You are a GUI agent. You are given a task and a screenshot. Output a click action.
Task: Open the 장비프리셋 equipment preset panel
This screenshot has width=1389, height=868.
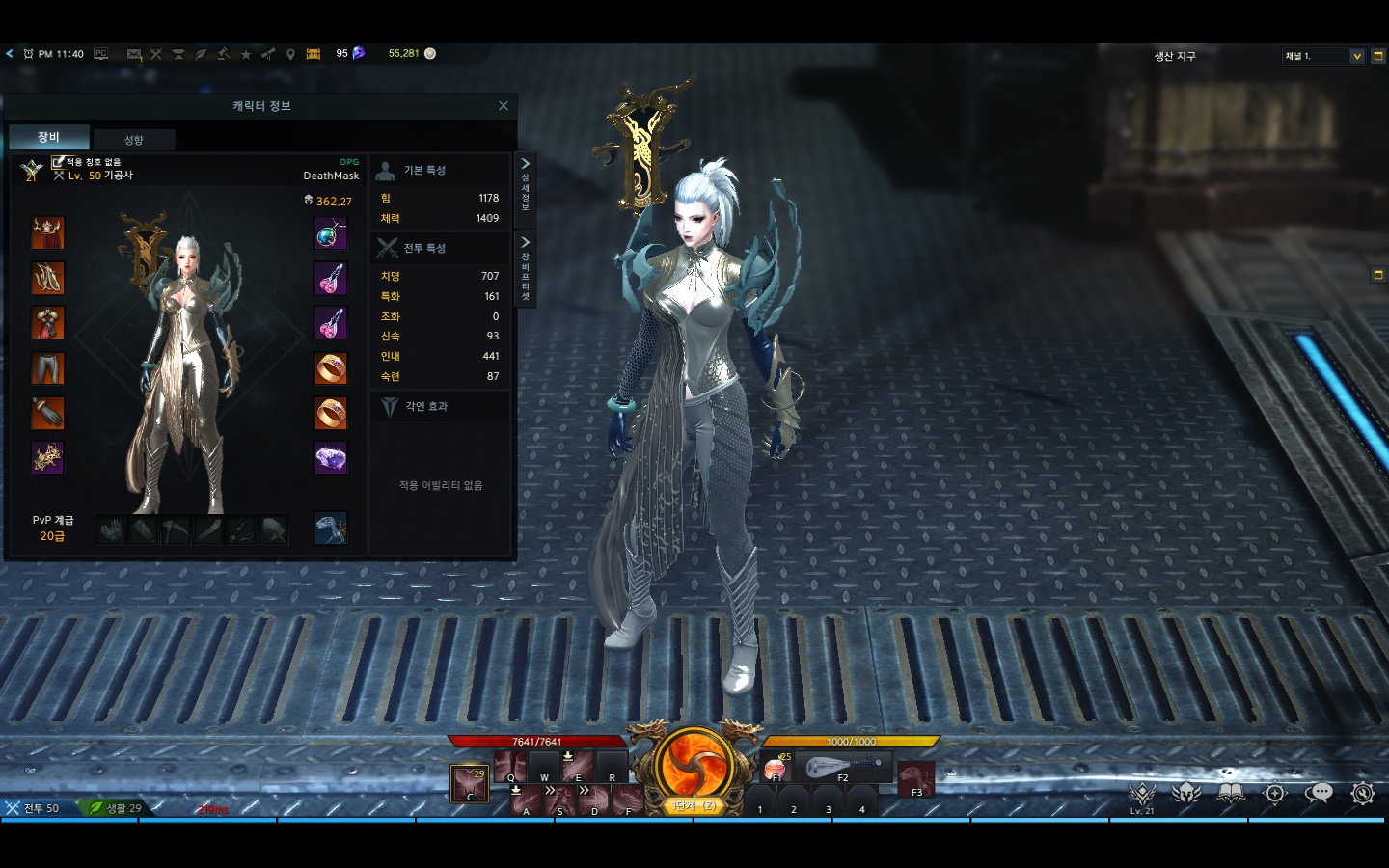[526, 268]
